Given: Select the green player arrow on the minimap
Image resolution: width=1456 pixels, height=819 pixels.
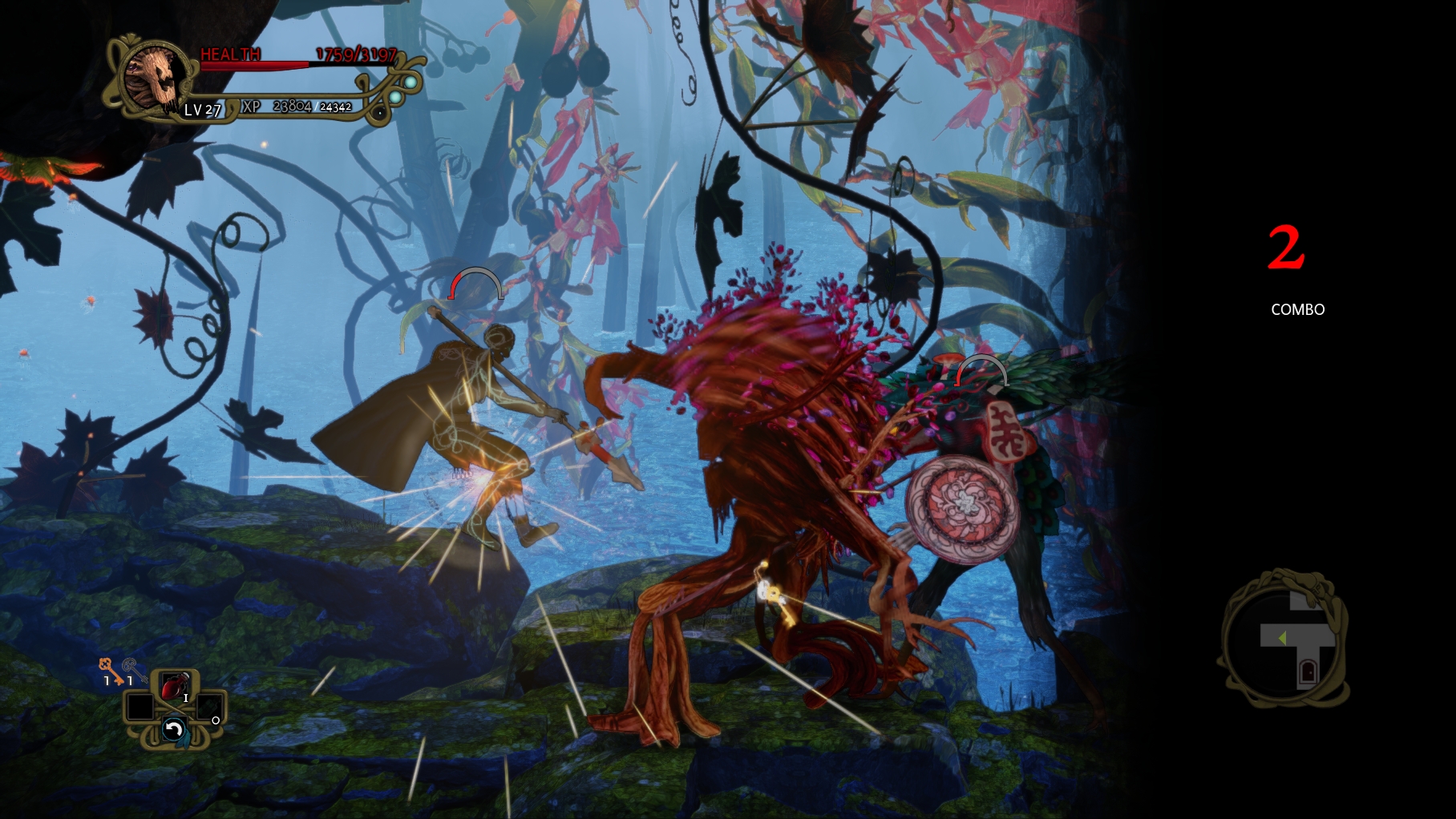Looking at the screenshot, I should pos(1283,638).
